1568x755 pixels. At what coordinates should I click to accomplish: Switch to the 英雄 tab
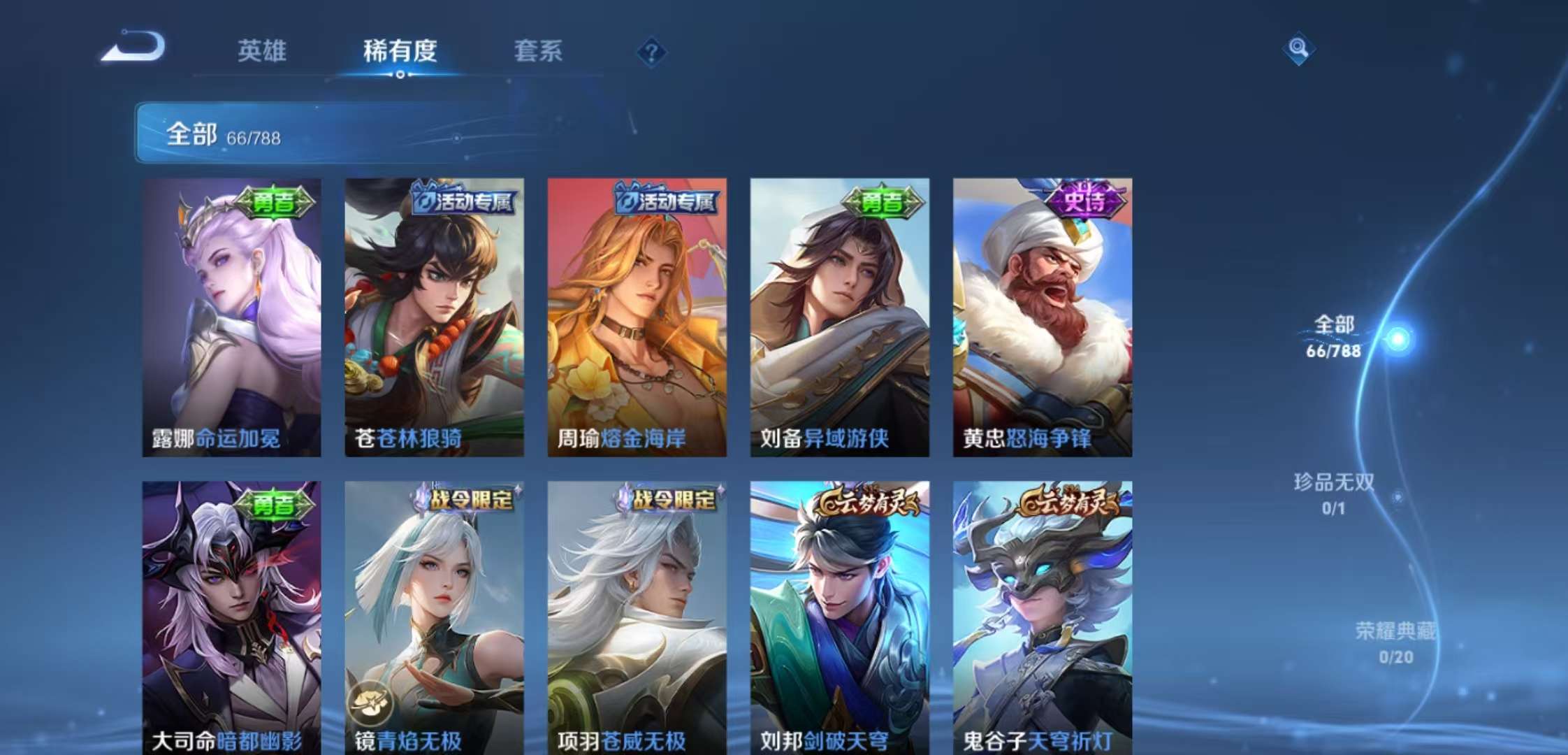click(263, 52)
